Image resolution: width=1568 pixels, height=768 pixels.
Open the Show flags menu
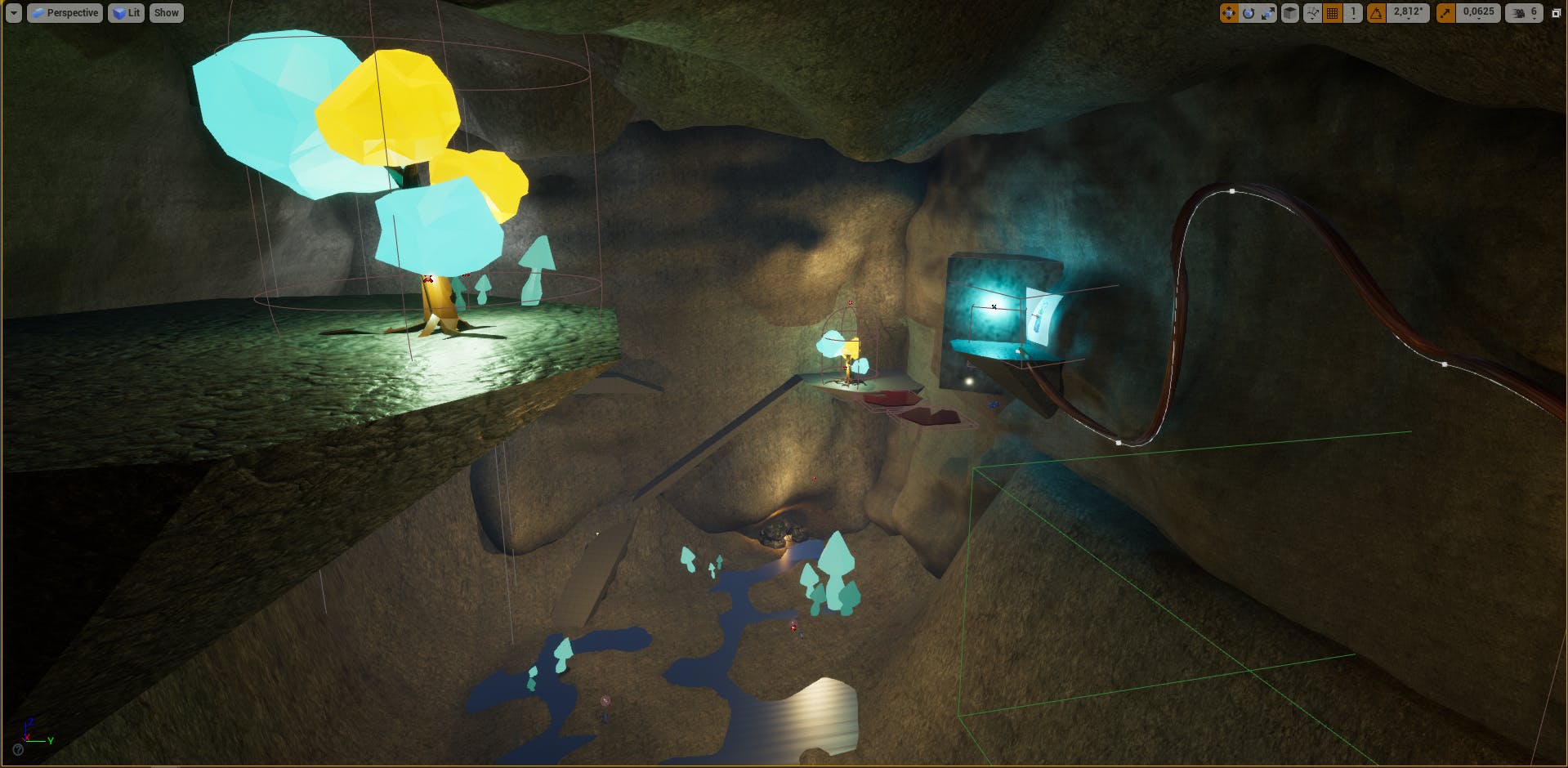(x=166, y=13)
